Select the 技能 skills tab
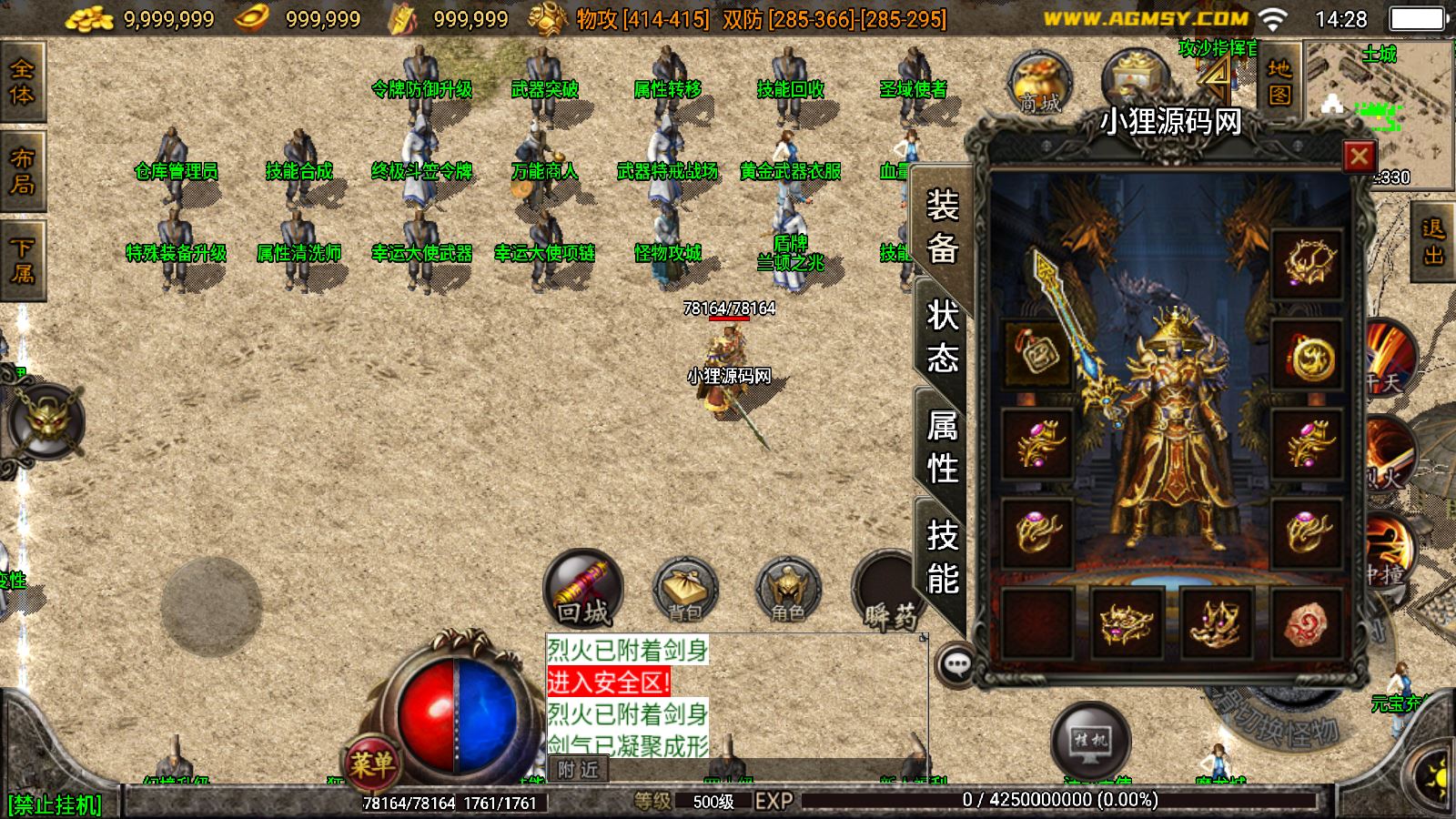Image resolution: width=1456 pixels, height=819 pixels. tap(942, 557)
